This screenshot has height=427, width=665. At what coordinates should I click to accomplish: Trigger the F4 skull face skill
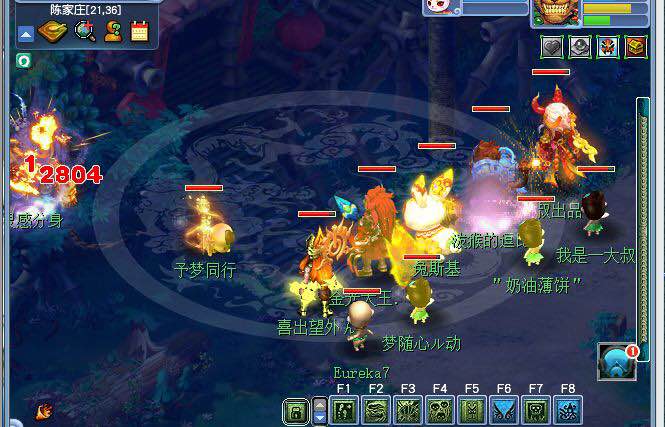[x=440, y=410]
